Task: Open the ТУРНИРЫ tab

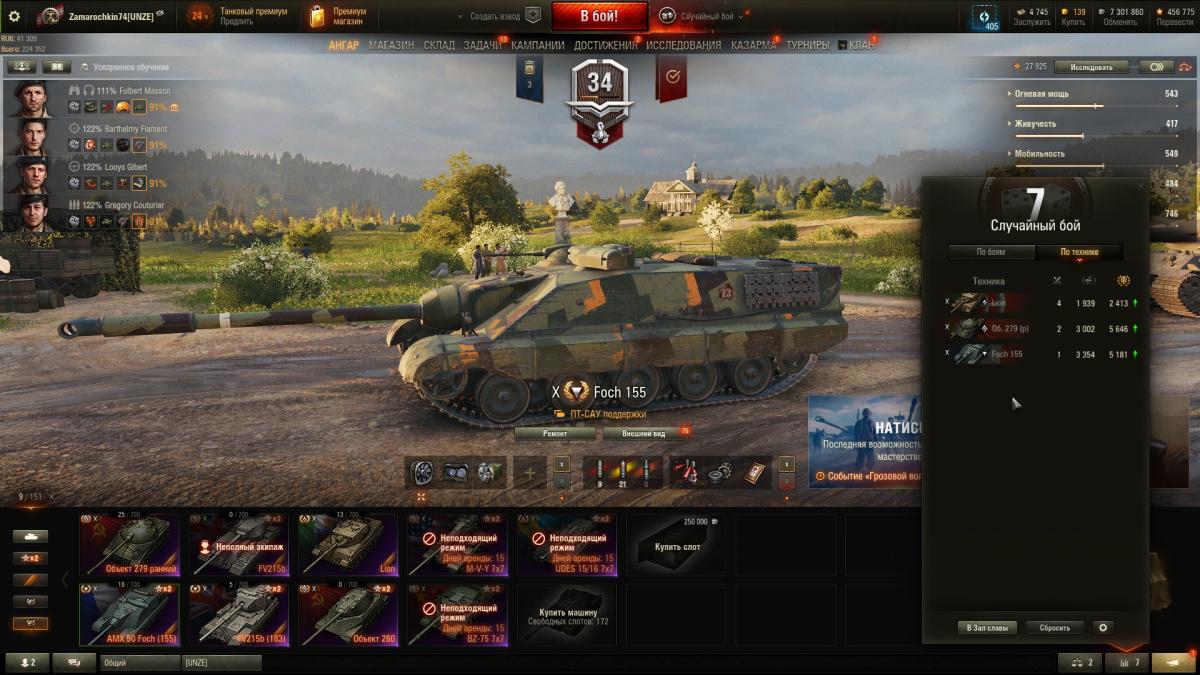Action: point(807,45)
